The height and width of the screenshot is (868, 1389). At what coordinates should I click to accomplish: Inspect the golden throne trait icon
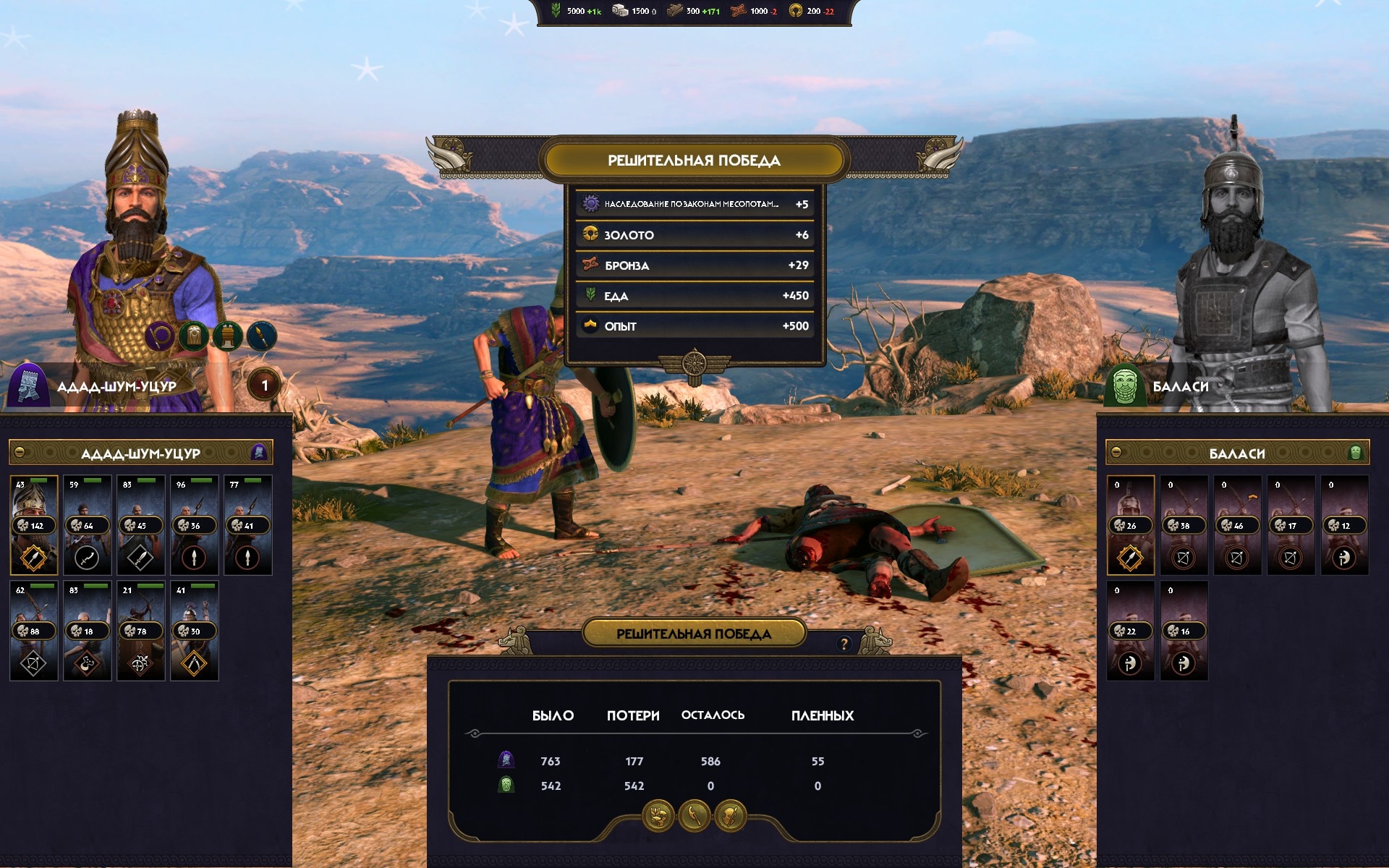click(x=227, y=336)
